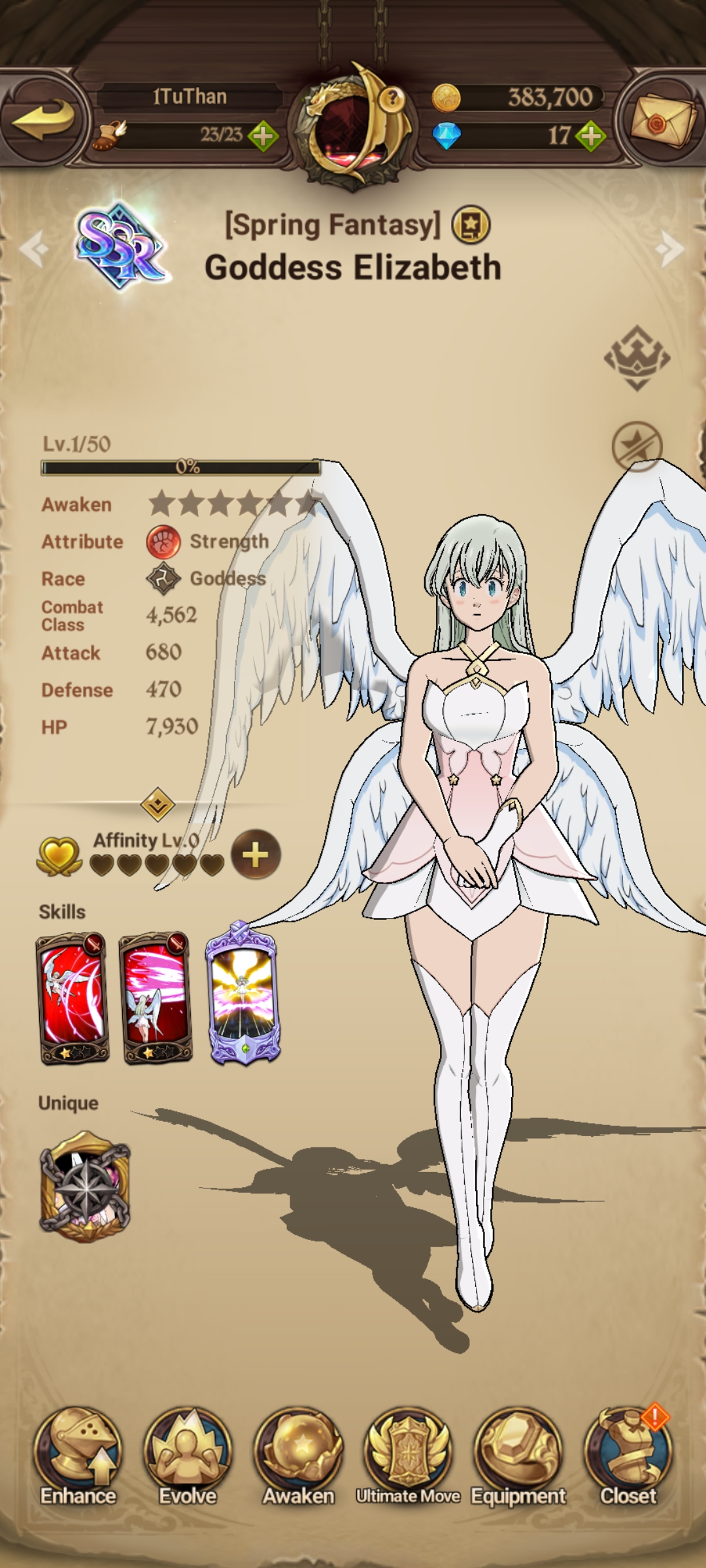View the purple ultimate move card
Viewport: 706px width, 1568px height.
[243, 994]
